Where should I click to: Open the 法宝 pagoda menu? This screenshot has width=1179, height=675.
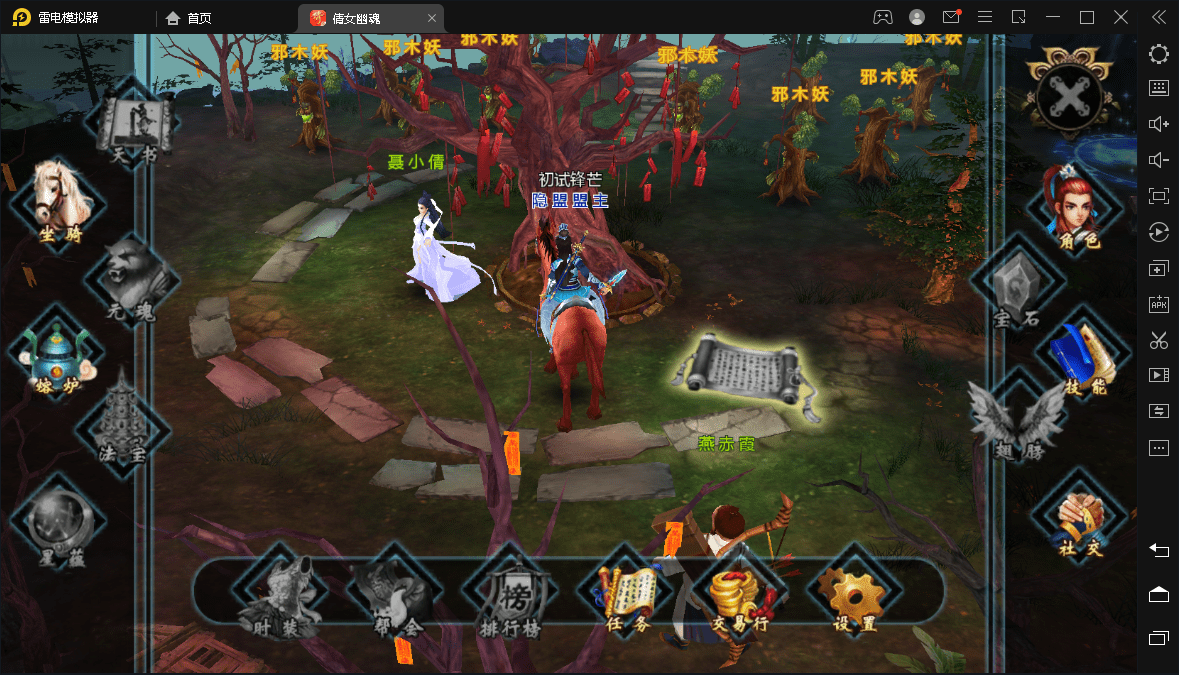124,421
